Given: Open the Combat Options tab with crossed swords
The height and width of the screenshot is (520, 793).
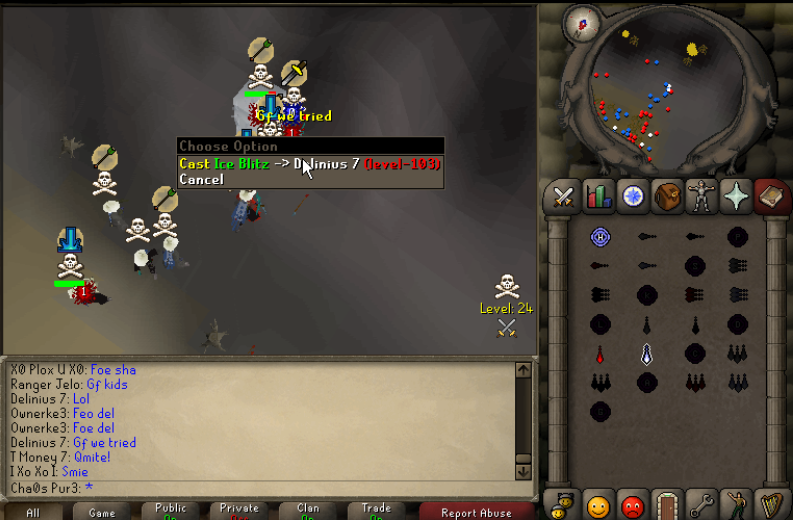Looking at the screenshot, I should click(x=562, y=197).
